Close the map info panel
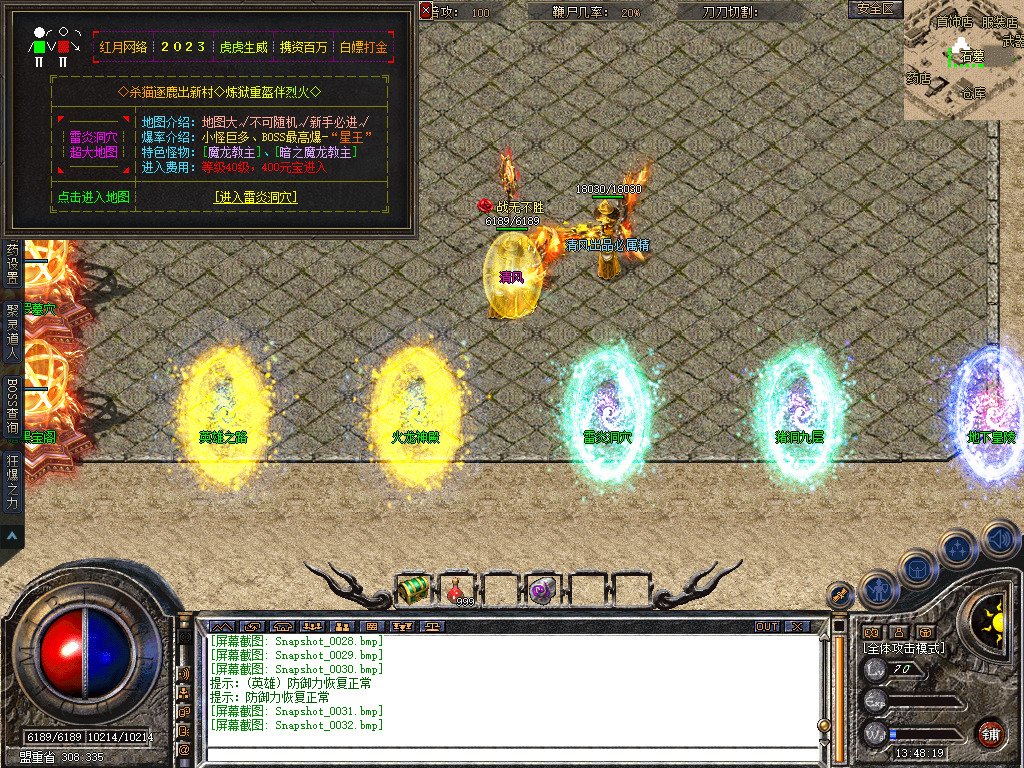Image resolution: width=1024 pixels, height=768 pixels. (426, 11)
